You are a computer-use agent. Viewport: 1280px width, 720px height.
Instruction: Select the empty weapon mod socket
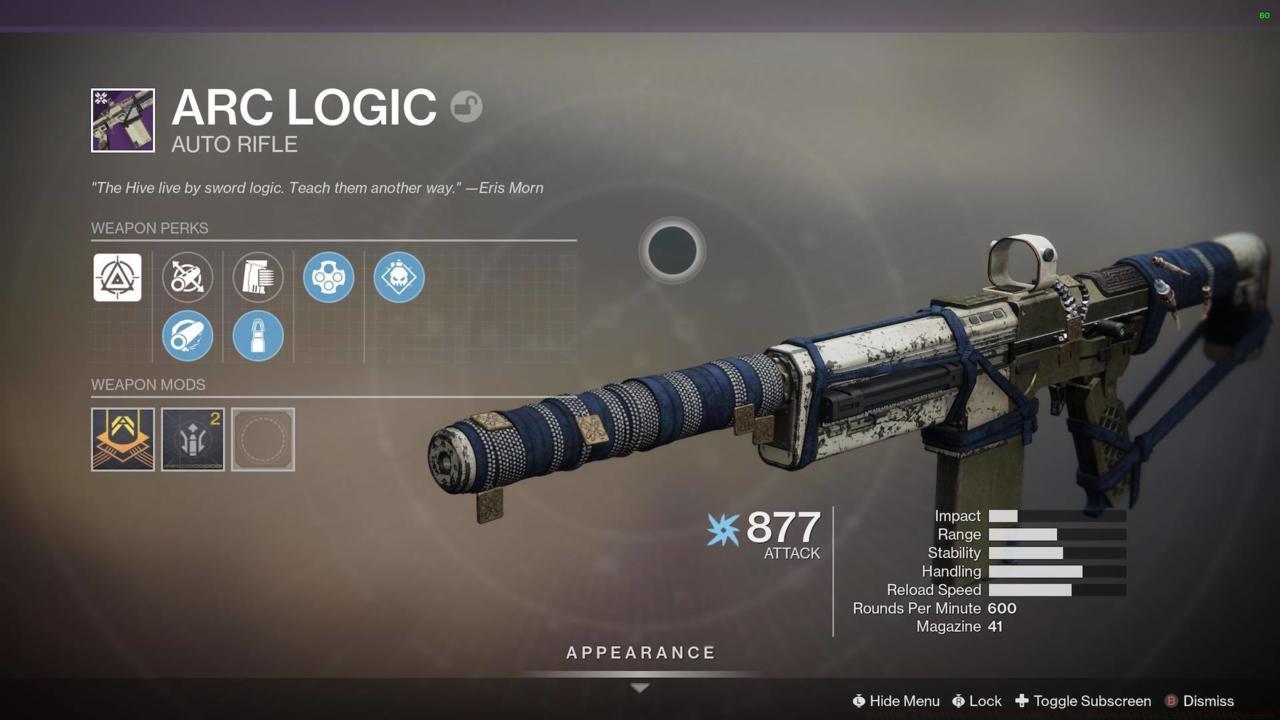263,439
